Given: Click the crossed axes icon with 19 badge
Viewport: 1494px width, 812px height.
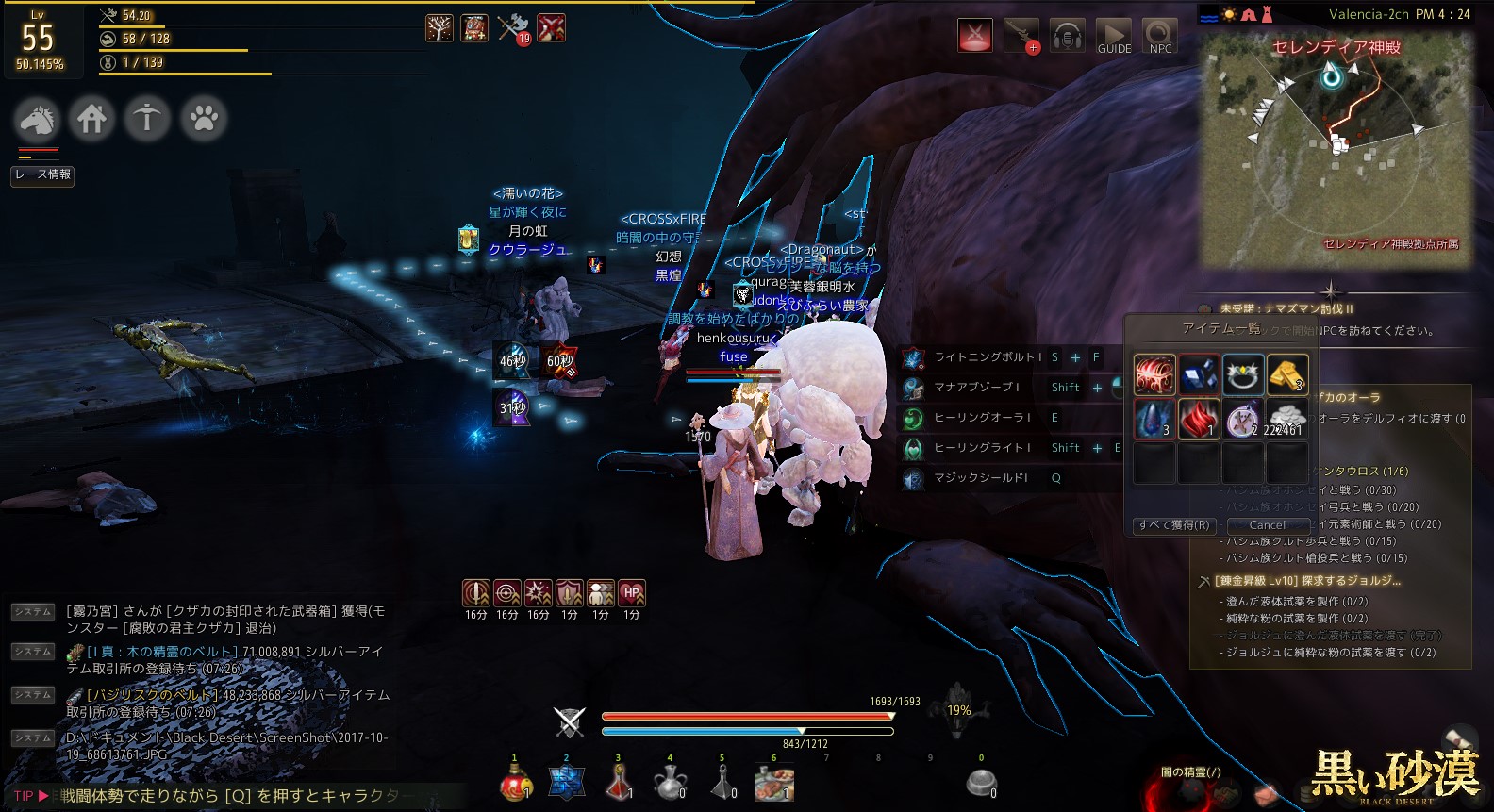Looking at the screenshot, I should tap(514, 28).
